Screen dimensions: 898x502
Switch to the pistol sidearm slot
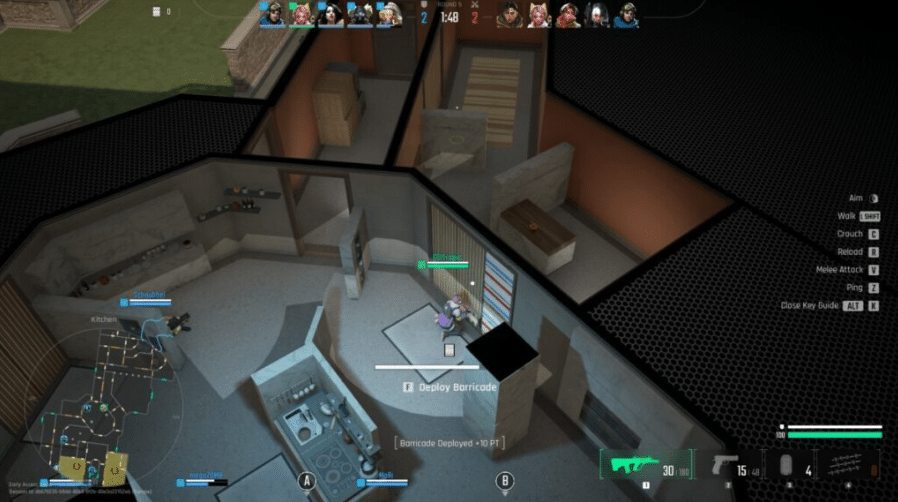[x=732, y=467]
